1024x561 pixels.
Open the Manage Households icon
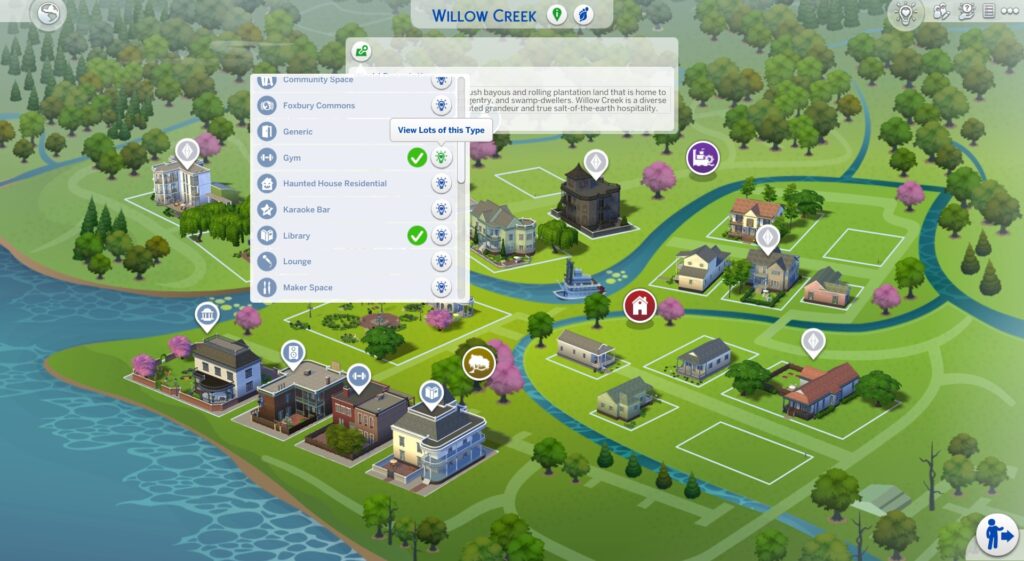[941, 12]
